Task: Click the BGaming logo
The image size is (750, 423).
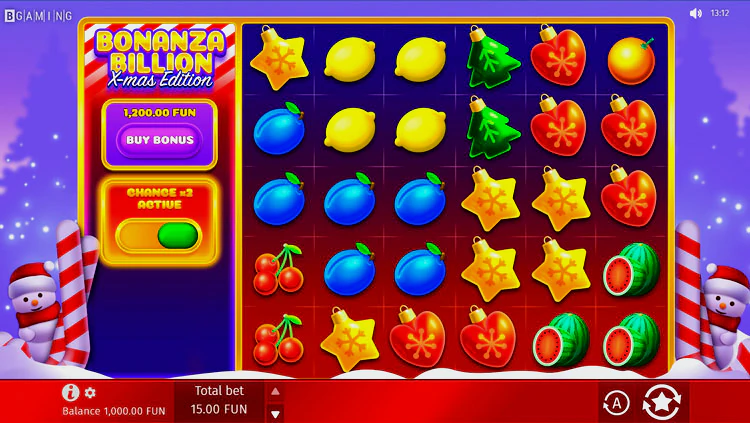Action: (x=38, y=15)
